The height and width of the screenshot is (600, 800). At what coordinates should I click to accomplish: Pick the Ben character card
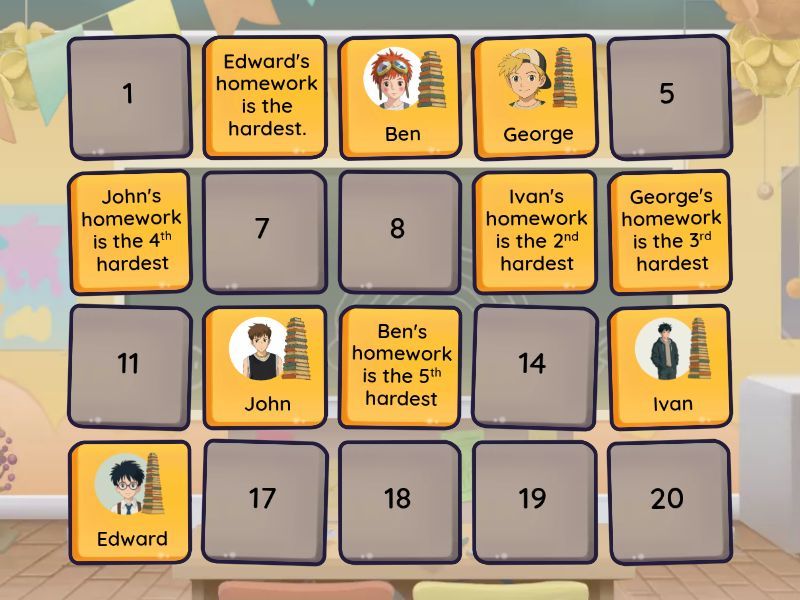tap(401, 95)
